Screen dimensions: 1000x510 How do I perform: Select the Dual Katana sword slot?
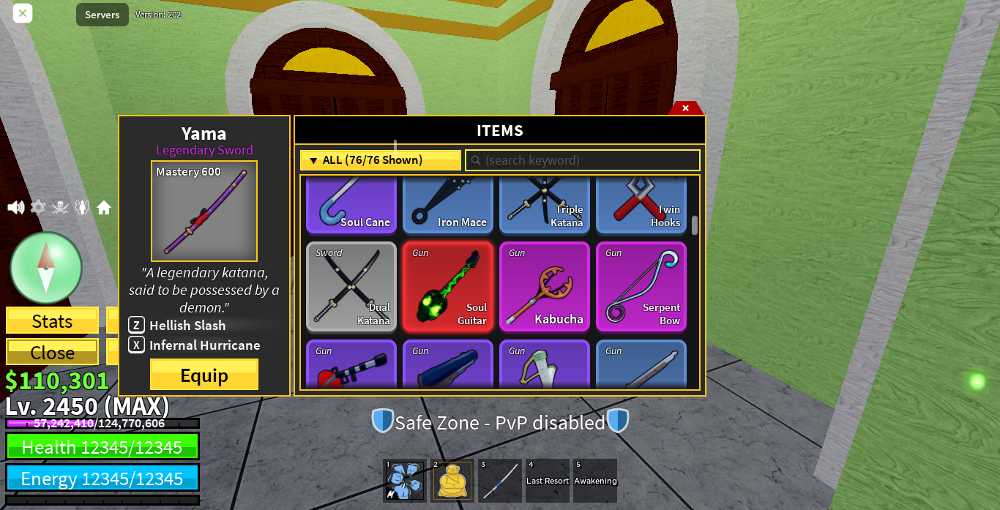click(351, 287)
